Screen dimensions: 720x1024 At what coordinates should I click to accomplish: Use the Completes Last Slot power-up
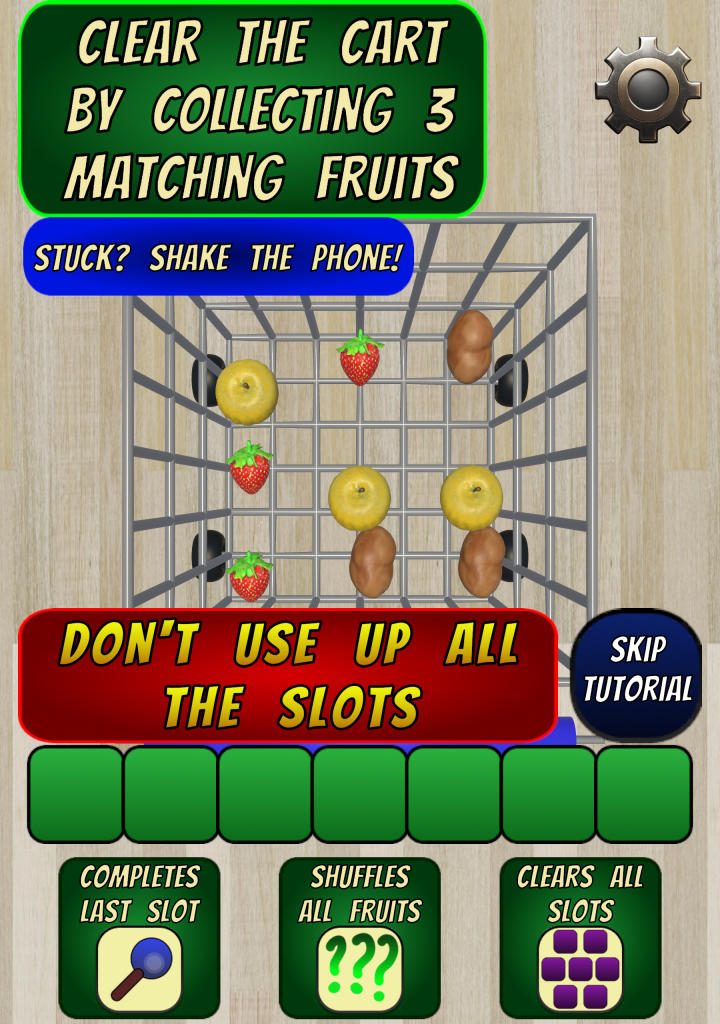pos(139,966)
